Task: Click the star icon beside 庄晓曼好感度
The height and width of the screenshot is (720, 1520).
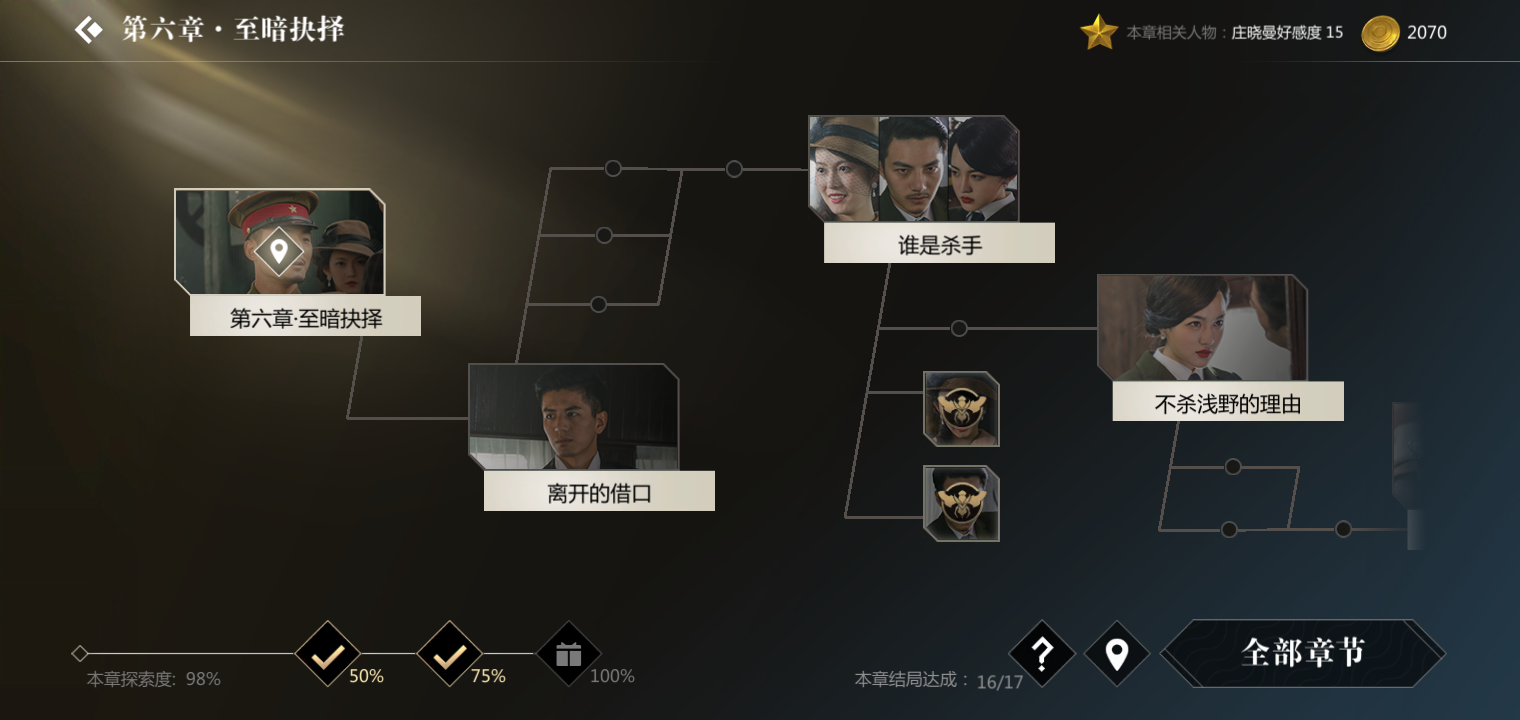Action: pyautogui.click(x=1099, y=30)
